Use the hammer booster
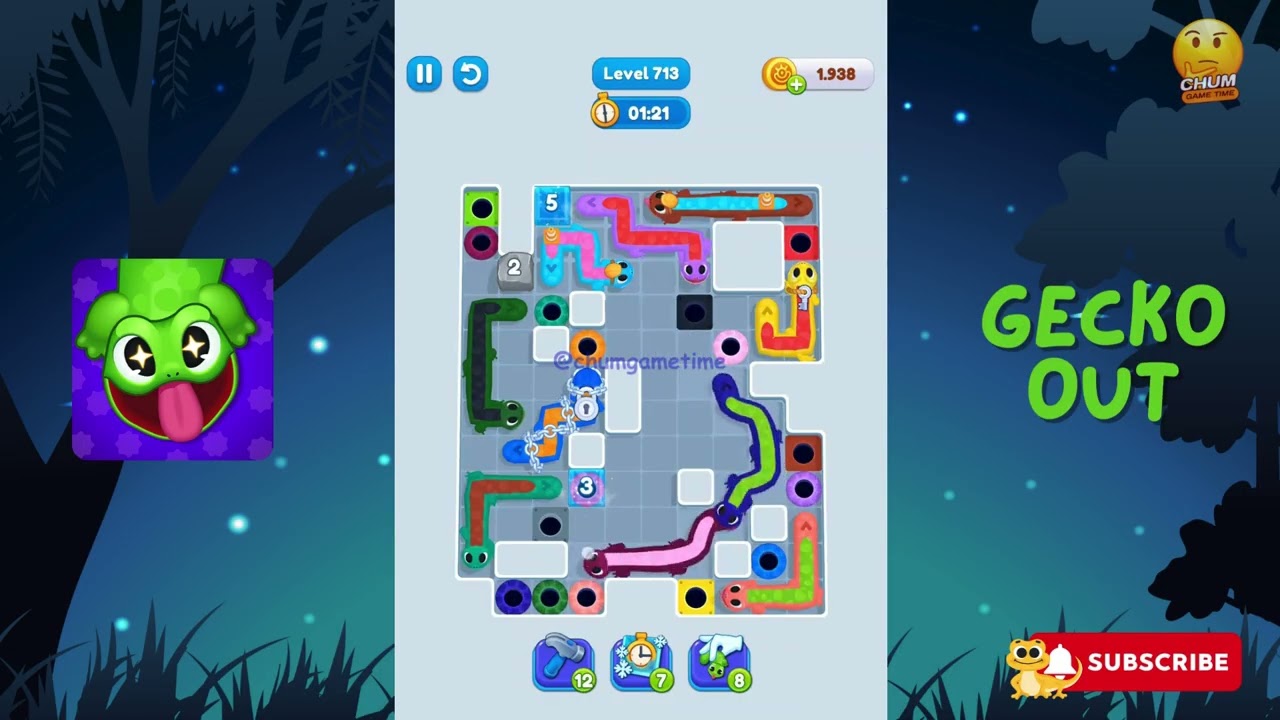Viewport: 1280px width, 720px height. pyautogui.click(x=563, y=660)
